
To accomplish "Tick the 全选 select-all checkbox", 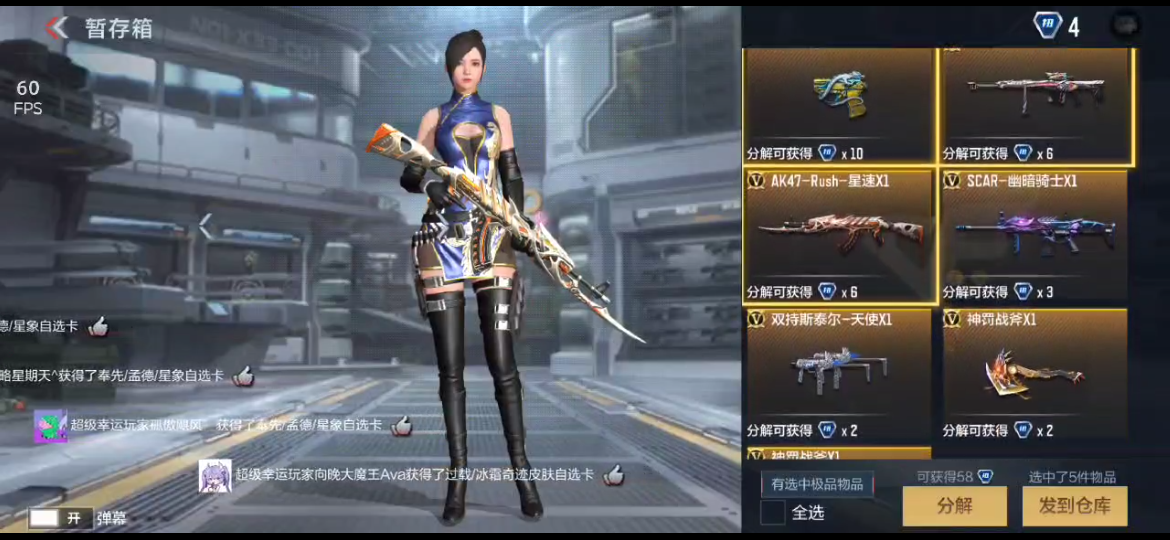I will coord(773,512).
